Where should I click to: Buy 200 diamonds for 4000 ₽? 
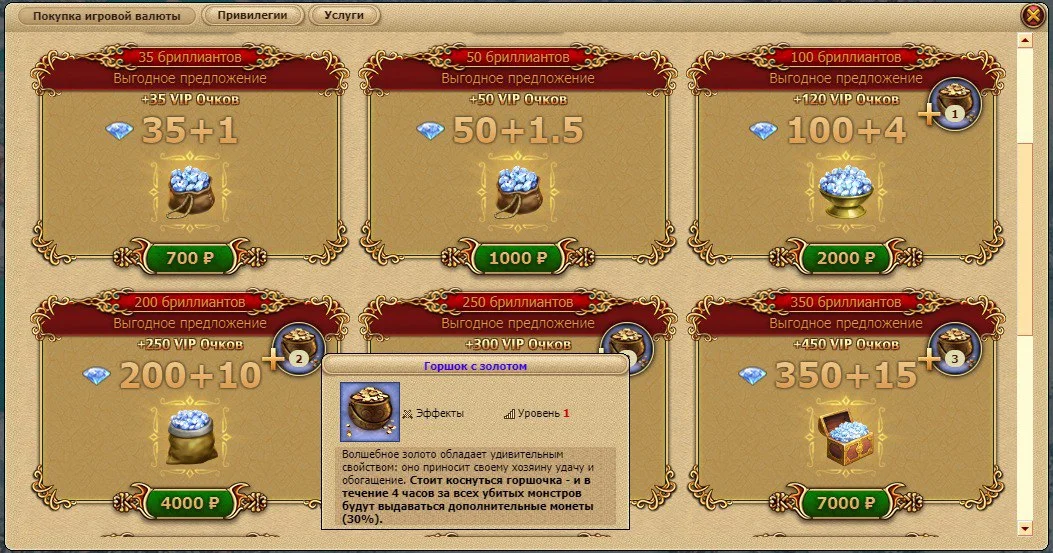pos(189,503)
